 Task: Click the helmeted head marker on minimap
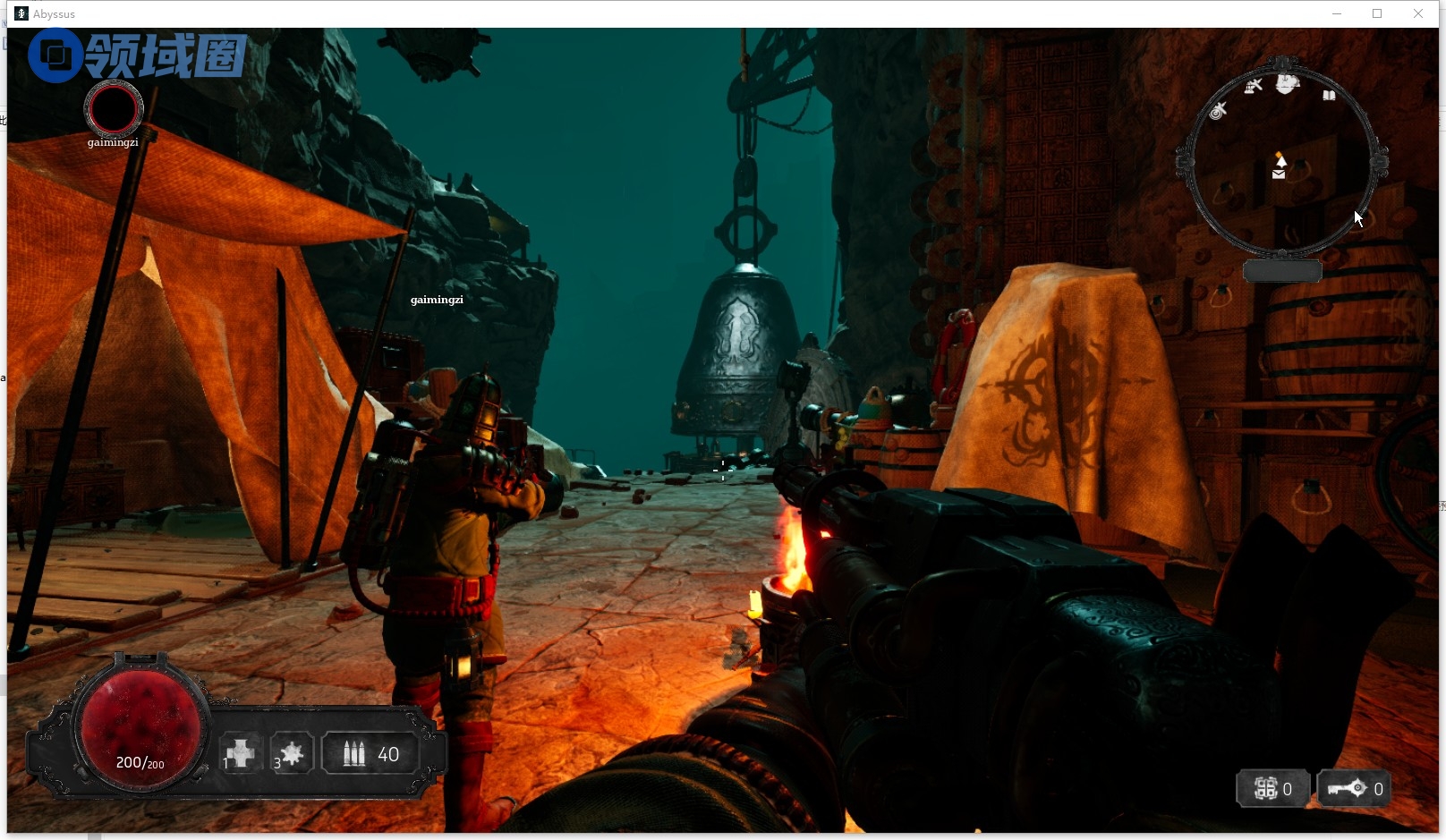1287,83
